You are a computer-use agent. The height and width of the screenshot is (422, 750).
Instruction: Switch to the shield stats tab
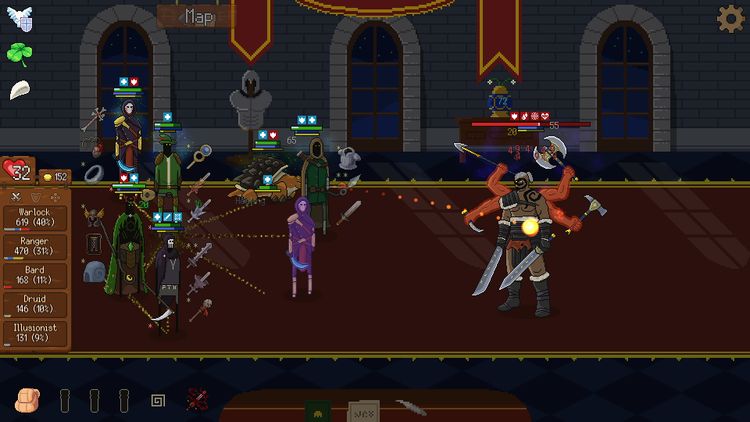pos(35,197)
